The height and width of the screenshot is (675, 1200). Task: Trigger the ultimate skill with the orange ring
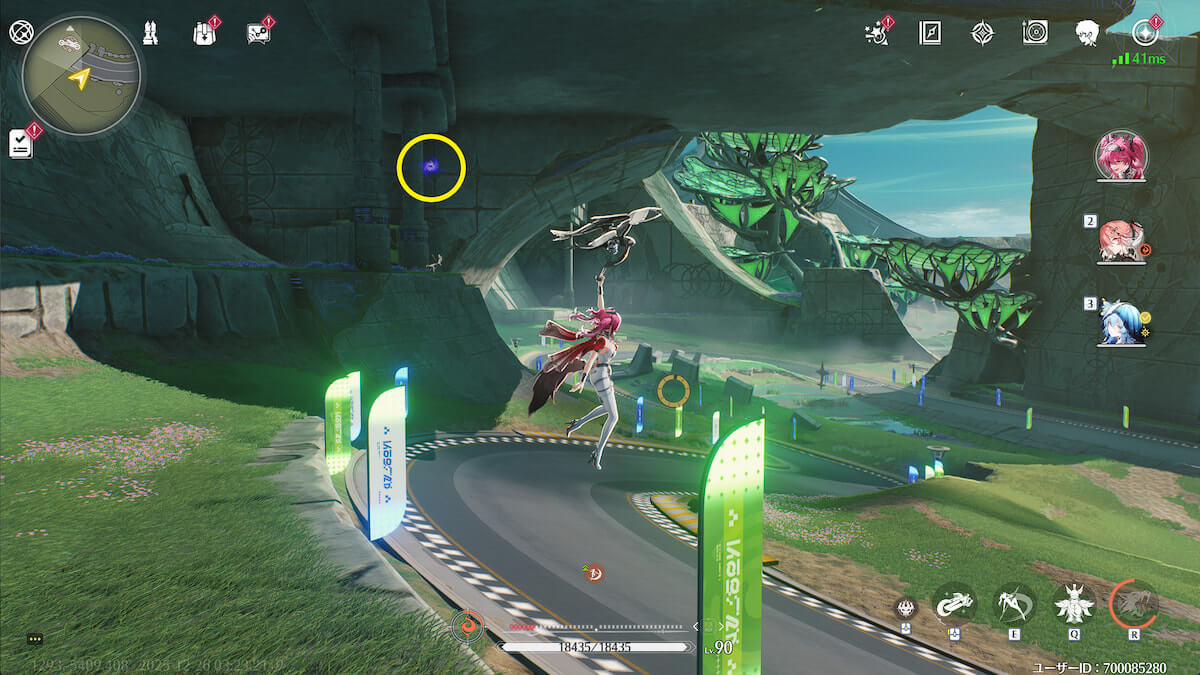pos(1134,604)
